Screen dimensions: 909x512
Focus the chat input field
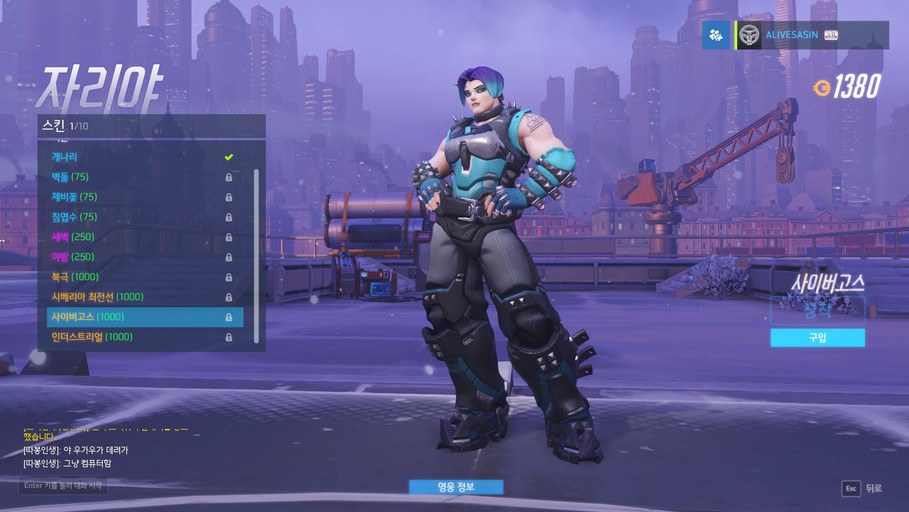pyautogui.click(x=62, y=486)
